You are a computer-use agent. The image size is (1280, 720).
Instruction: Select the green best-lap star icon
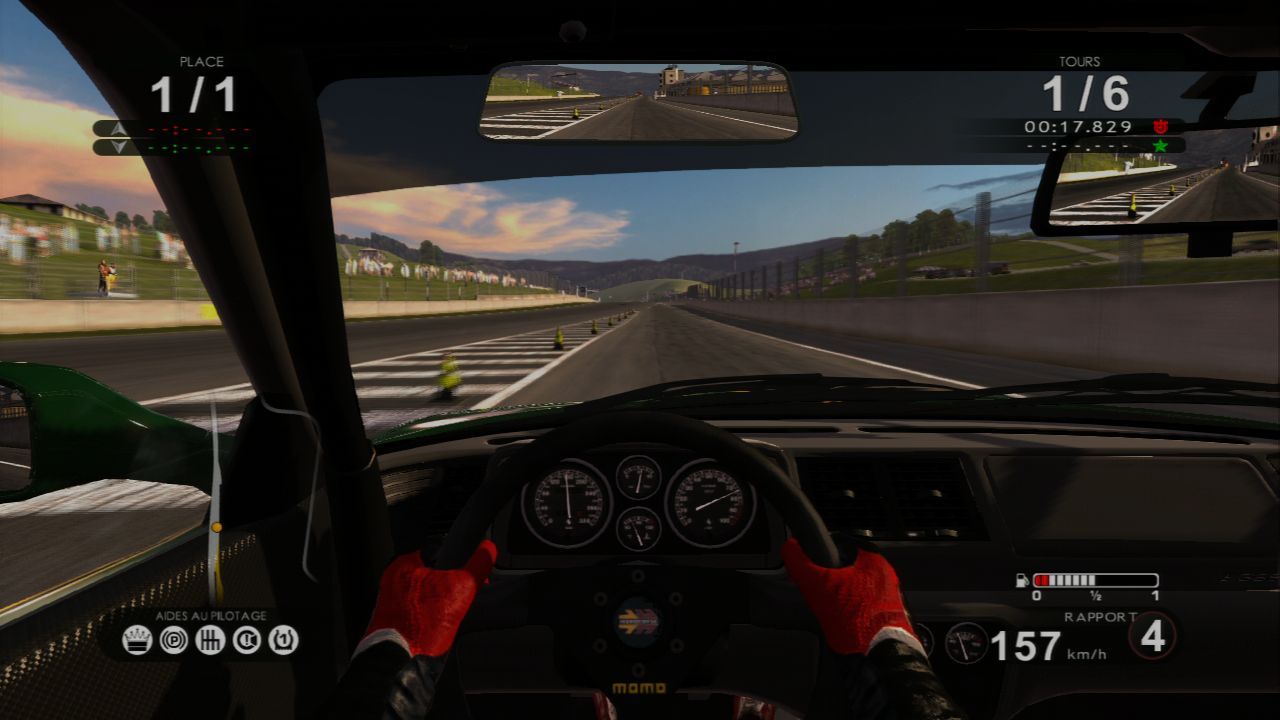coord(1159,145)
